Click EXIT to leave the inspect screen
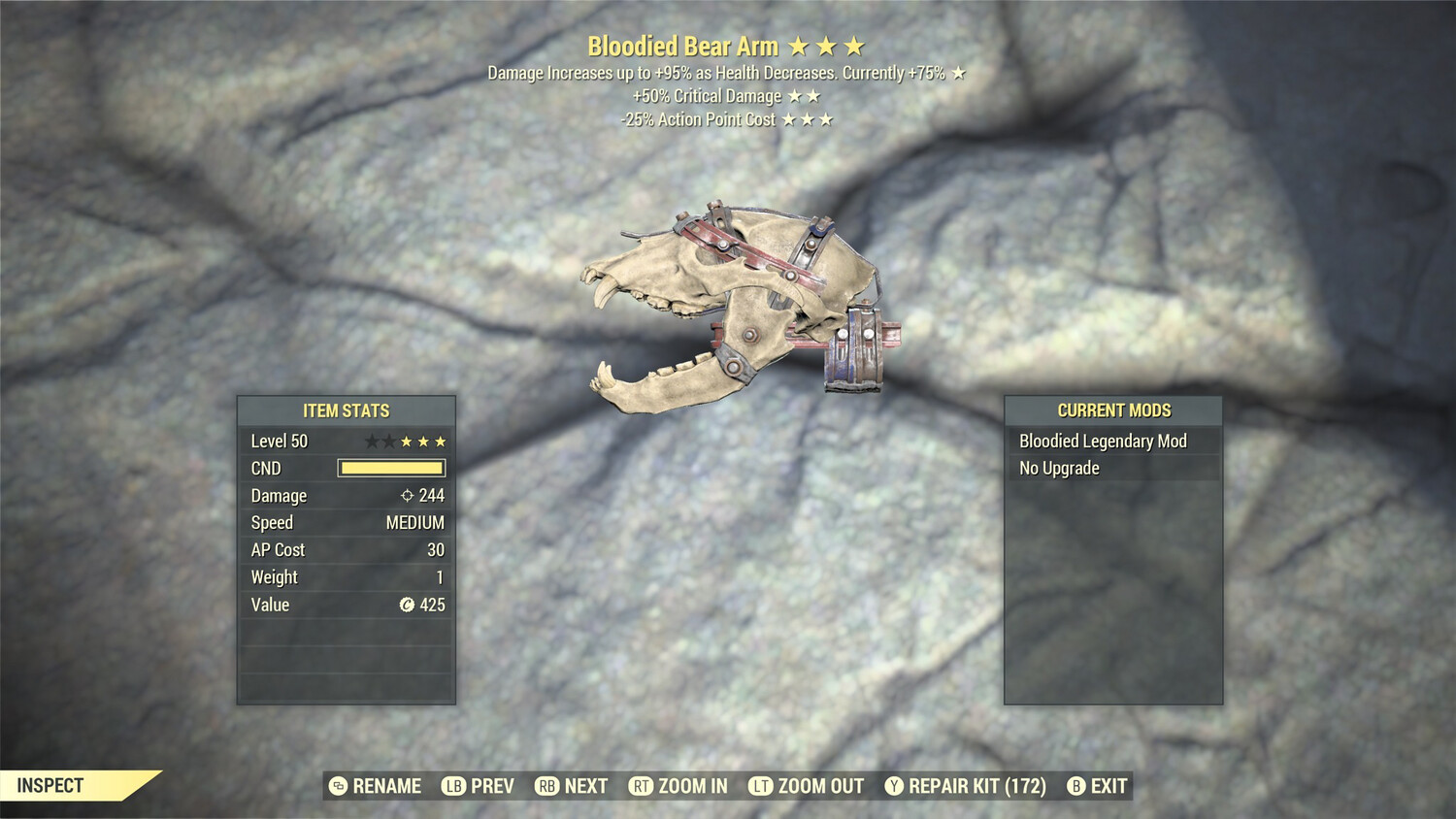Image resolution: width=1456 pixels, height=819 pixels. [1109, 786]
